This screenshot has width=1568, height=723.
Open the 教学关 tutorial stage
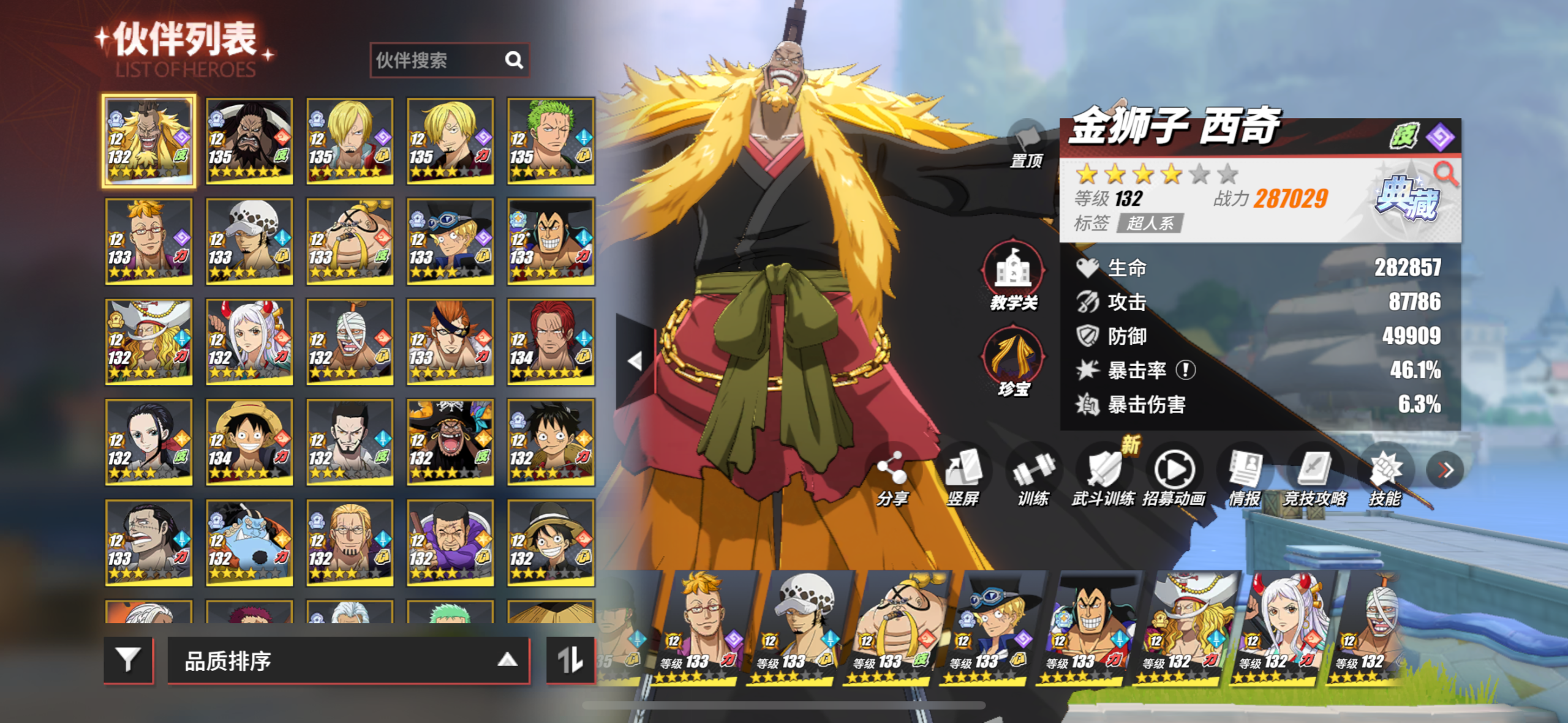(1013, 275)
